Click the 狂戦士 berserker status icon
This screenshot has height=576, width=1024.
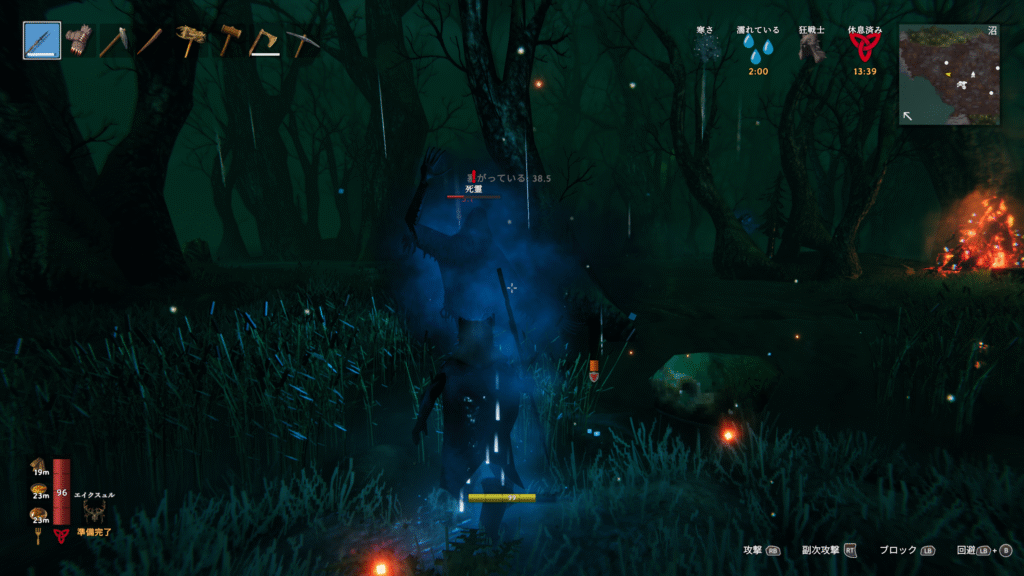click(x=811, y=50)
